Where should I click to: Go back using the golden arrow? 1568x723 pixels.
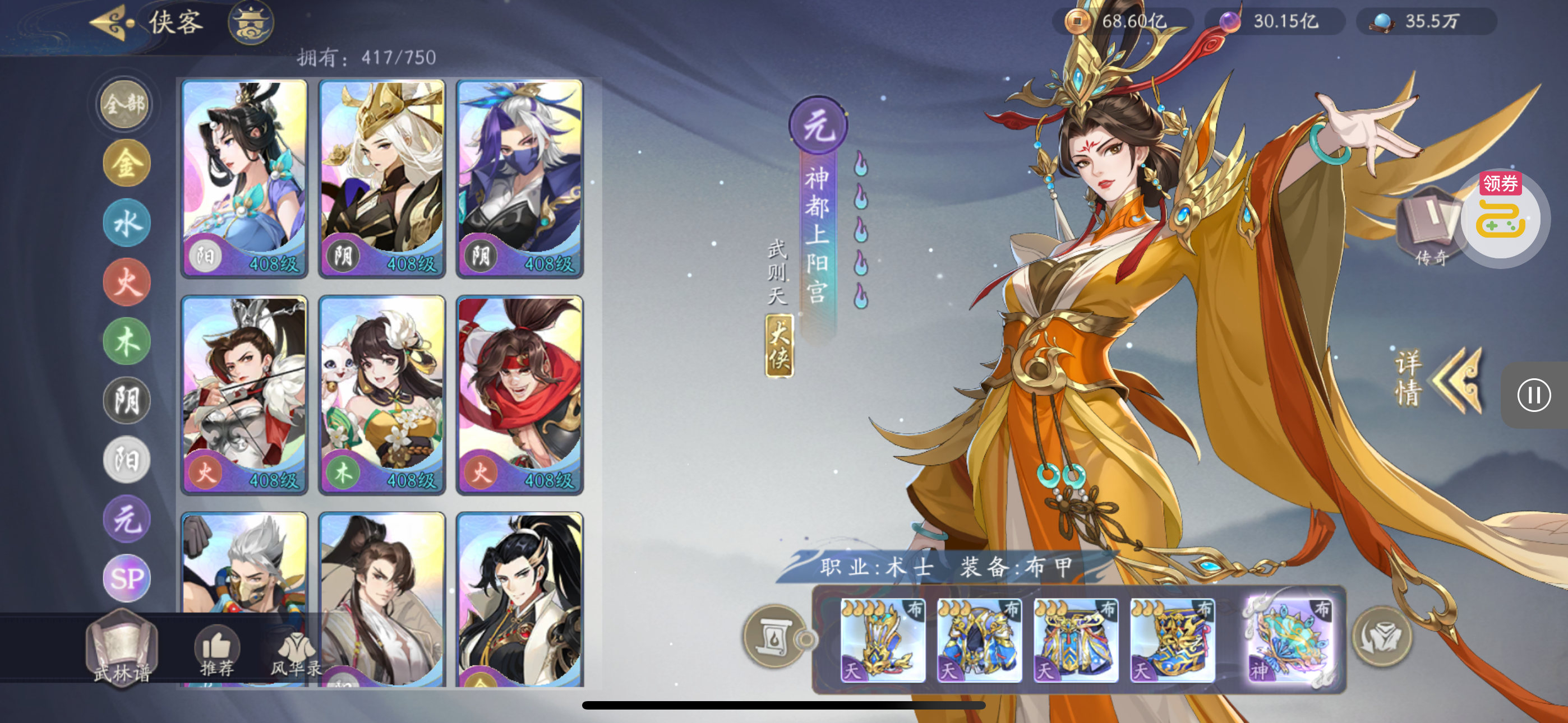pyautogui.click(x=113, y=23)
